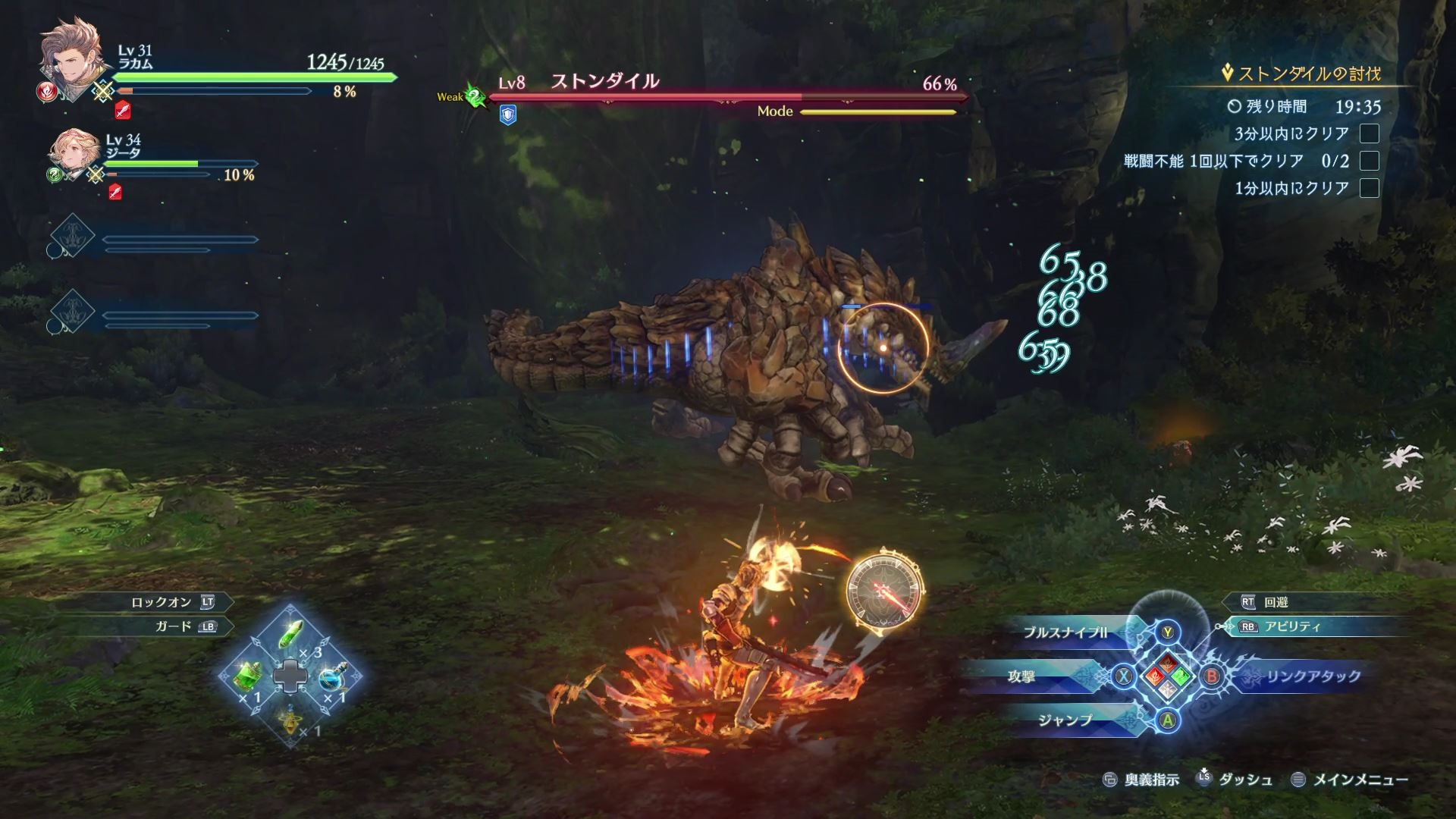Viewport: 1456px width, 819px height.
Task: Toggle the ロックオン lock-on label
Action: [x=162, y=602]
